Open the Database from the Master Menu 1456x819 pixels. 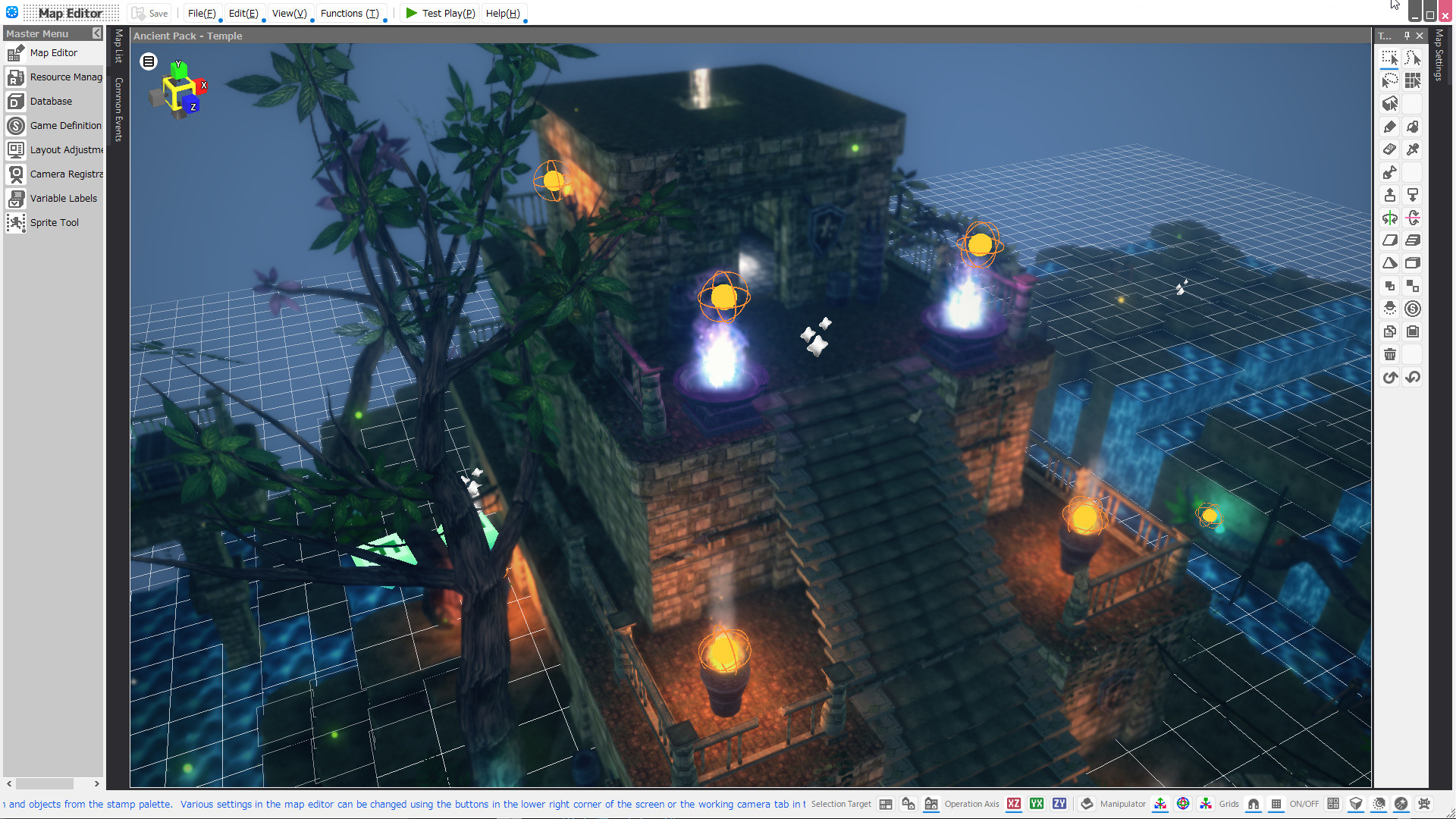49,101
